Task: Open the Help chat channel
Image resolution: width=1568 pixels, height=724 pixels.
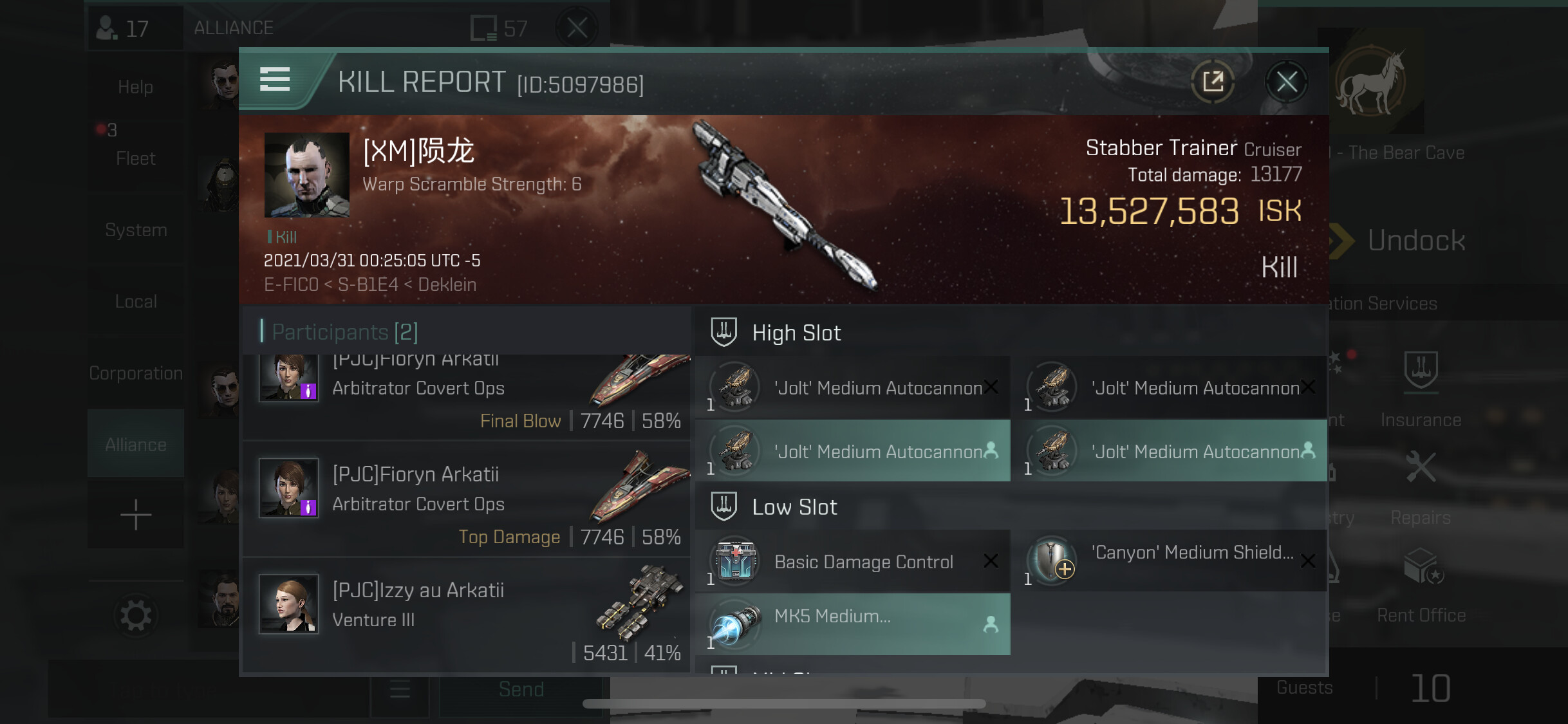Action: click(x=136, y=87)
